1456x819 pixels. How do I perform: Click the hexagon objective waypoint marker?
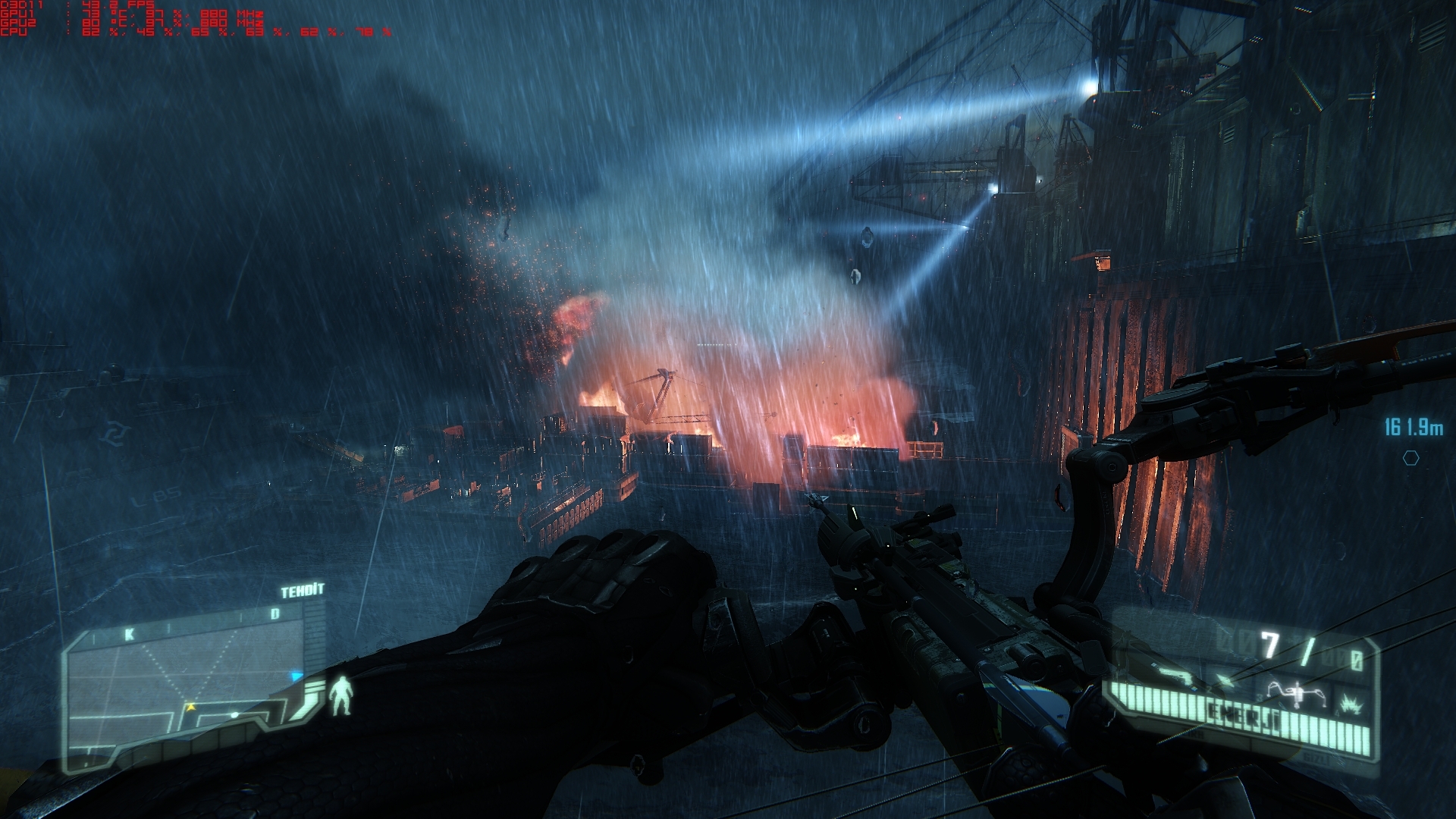coord(1410,458)
